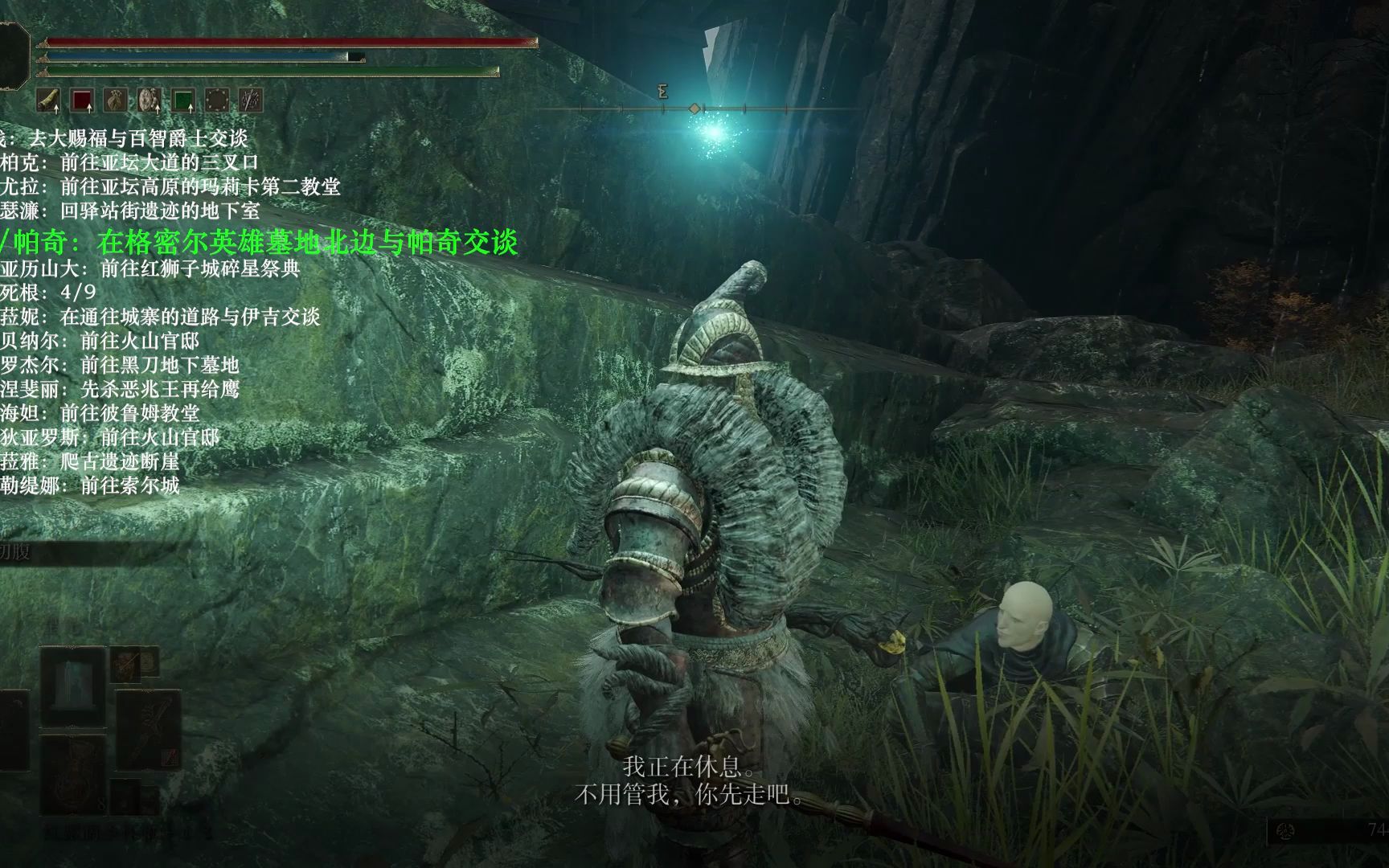Select the bottom quick item slot

[73, 773]
